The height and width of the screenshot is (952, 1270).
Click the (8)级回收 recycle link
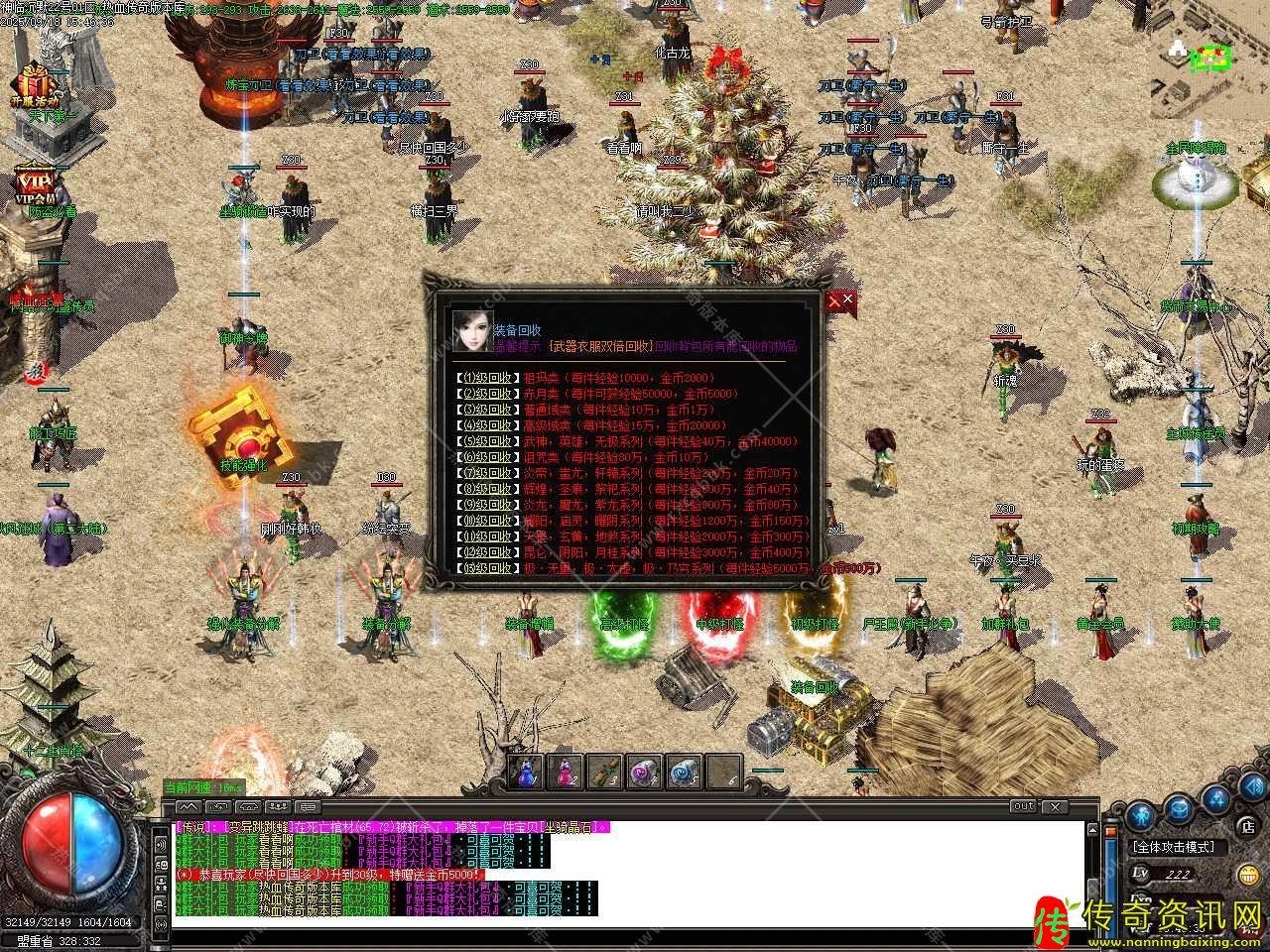point(486,489)
